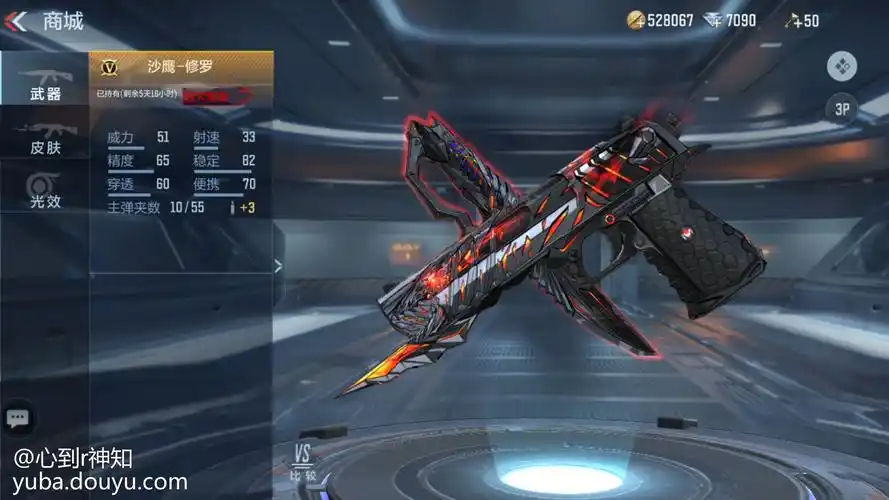Add gold via the coin icon
889x500 pixels.
tap(636, 20)
